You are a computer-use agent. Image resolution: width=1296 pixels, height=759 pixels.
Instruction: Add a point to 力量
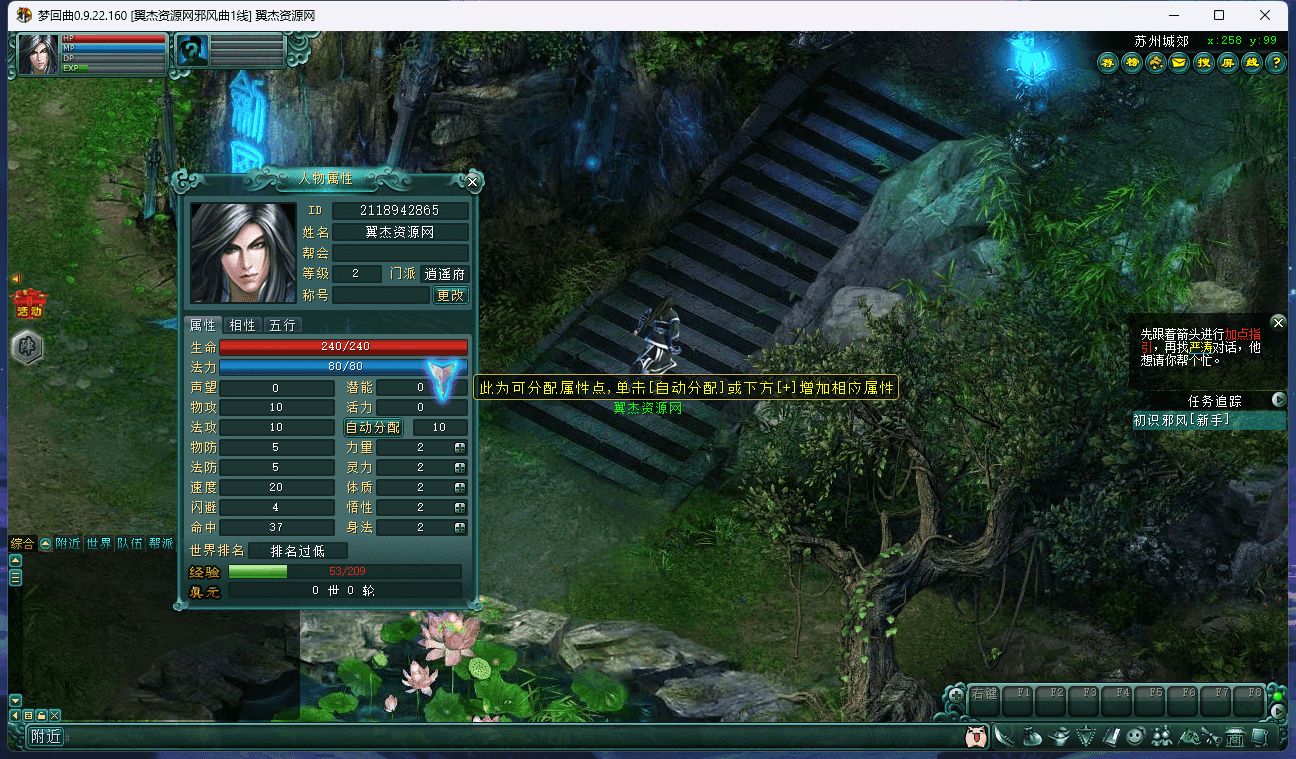pos(460,447)
